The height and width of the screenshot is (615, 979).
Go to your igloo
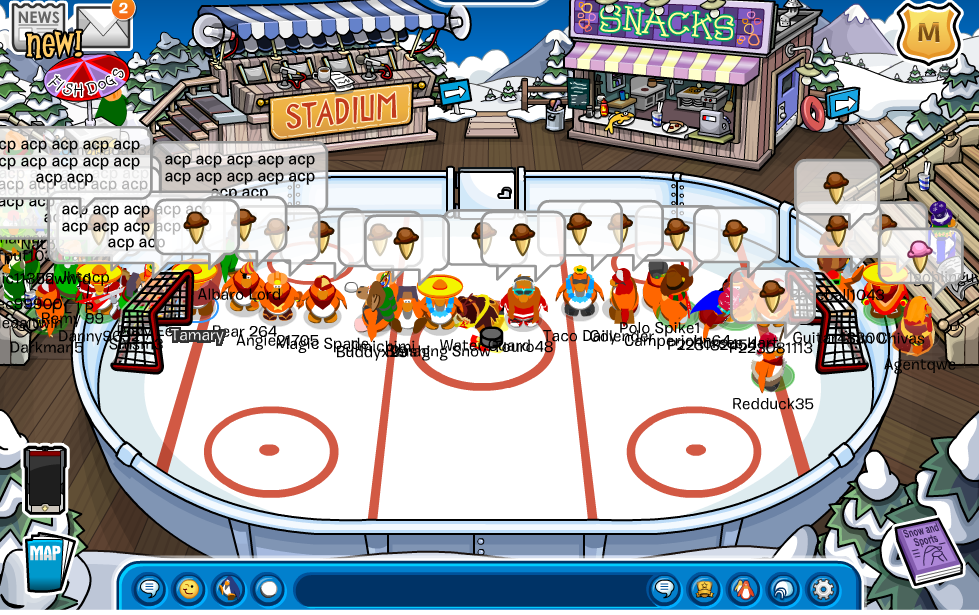[782, 588]
